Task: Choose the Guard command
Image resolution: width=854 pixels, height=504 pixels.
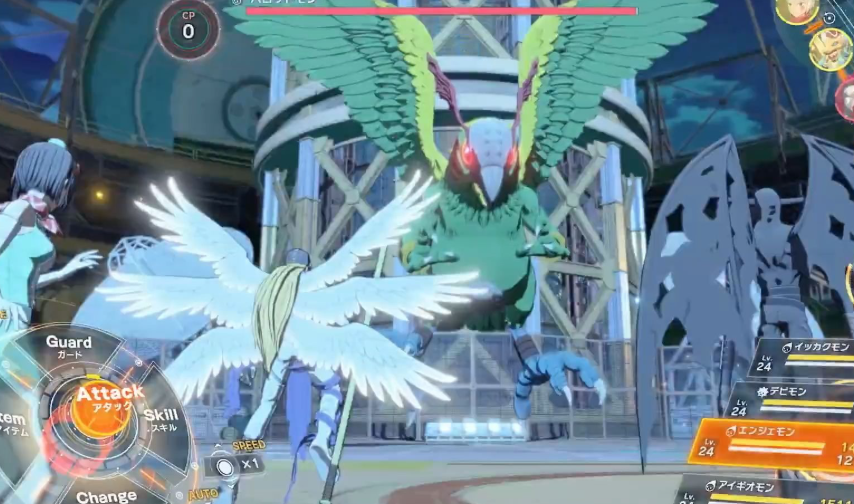Action: [69, 345]
